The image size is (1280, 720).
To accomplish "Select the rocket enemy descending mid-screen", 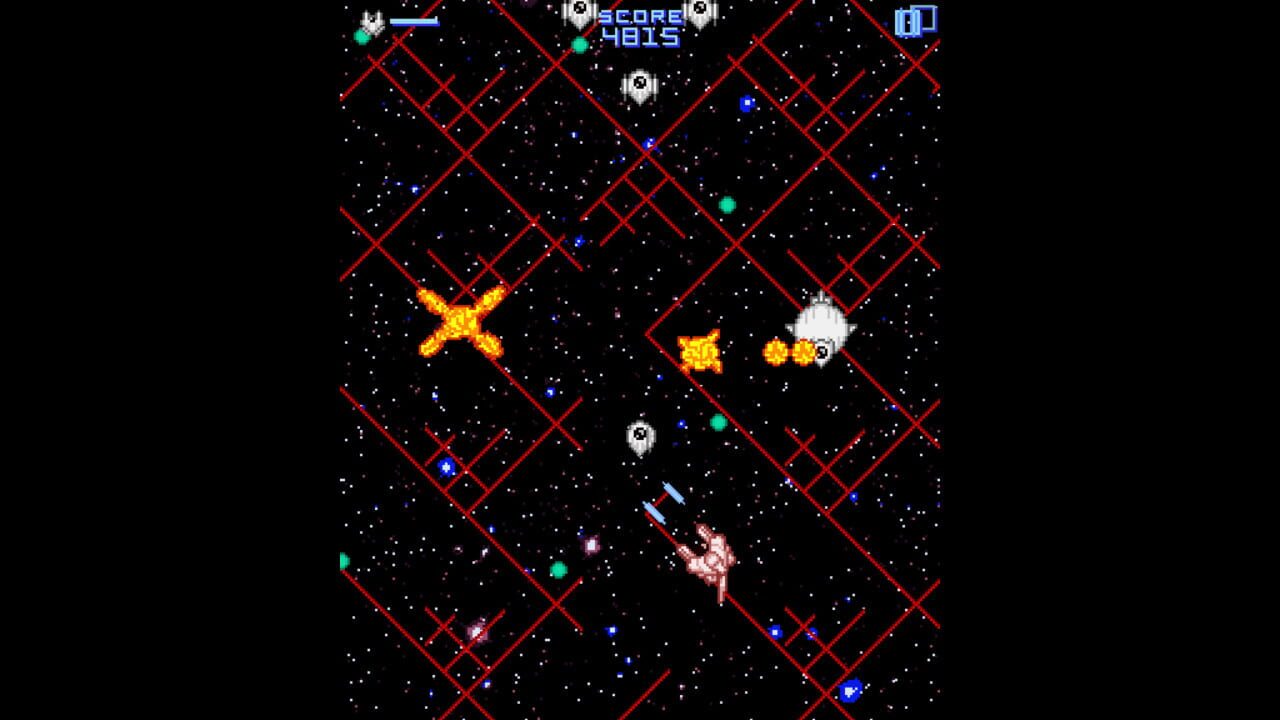I will [x=640, y=437].
